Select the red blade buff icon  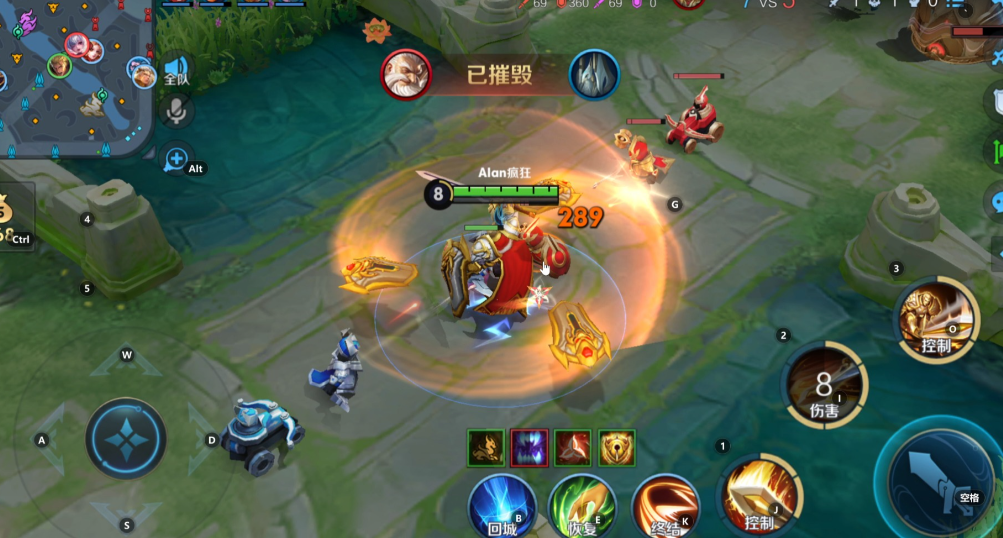[573, 449]
